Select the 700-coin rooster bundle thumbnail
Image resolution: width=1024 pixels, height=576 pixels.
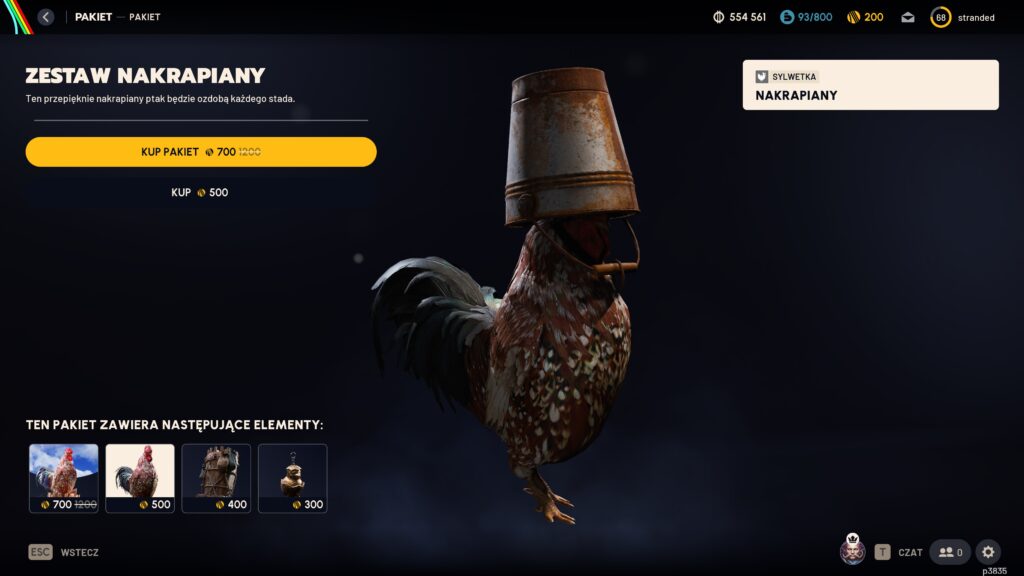64,478
